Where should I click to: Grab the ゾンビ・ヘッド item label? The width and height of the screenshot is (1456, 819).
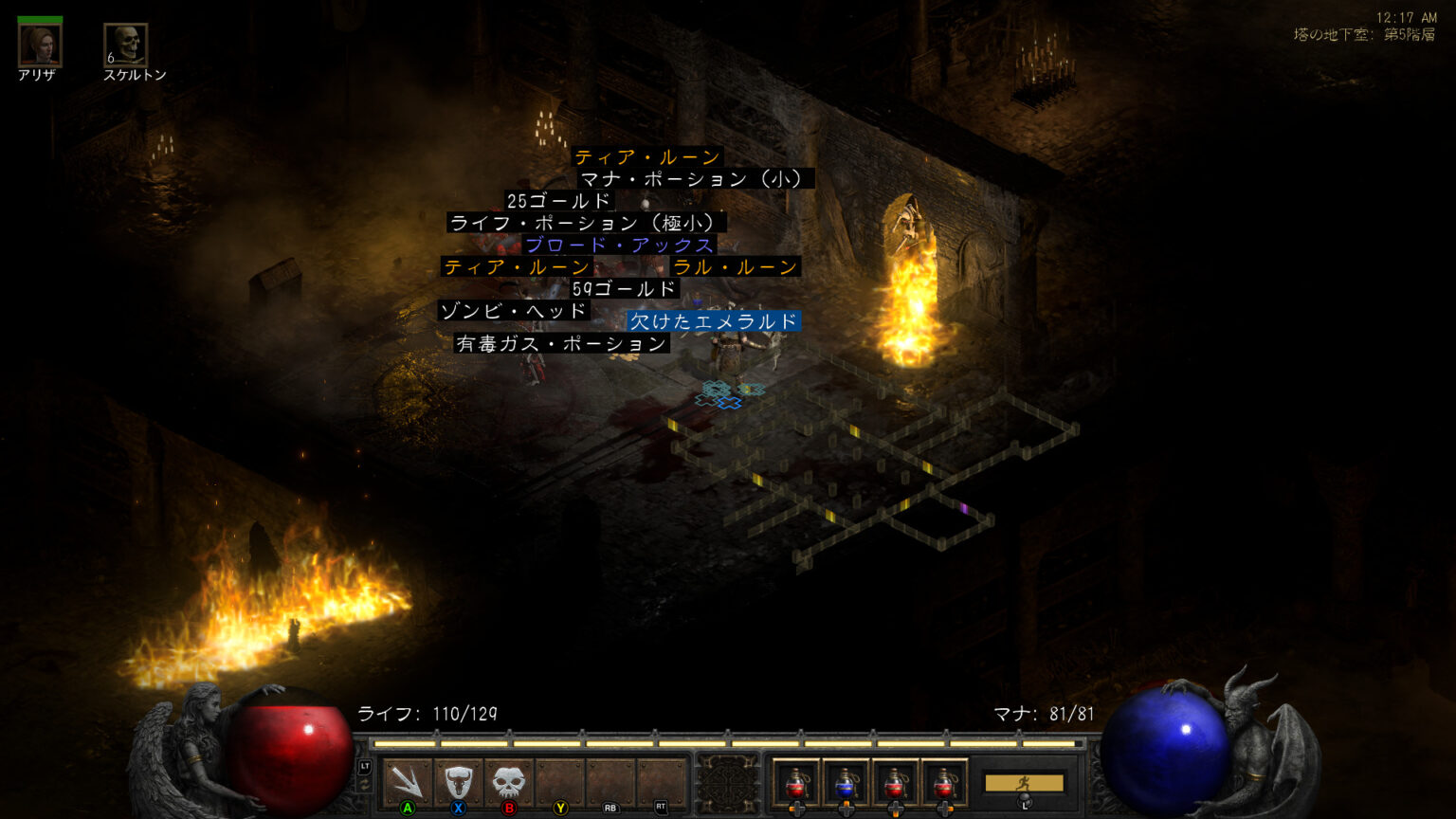click(514, 311)
